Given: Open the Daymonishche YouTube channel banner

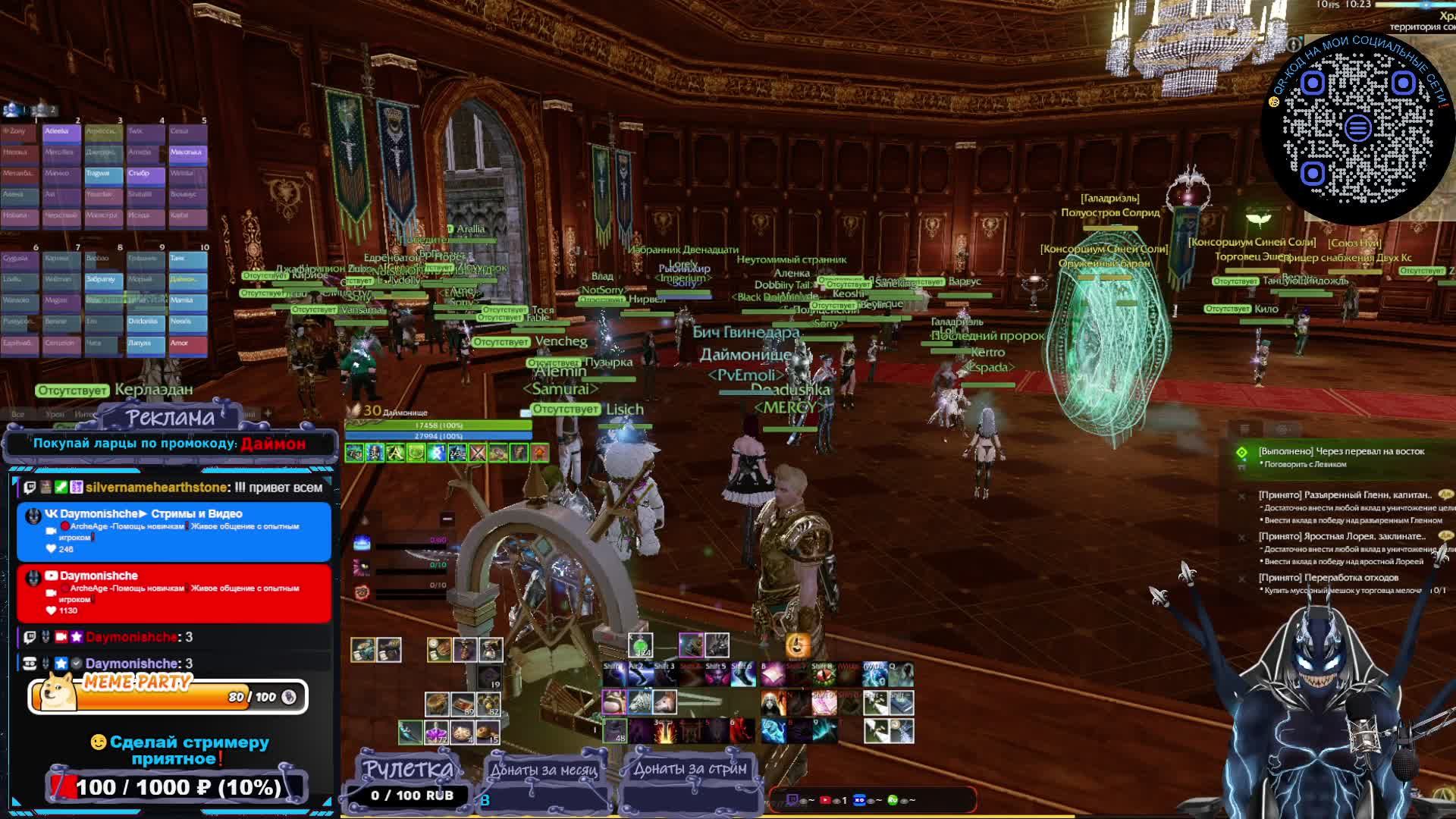Looking at the screenshot, I should tap(174, 593).
